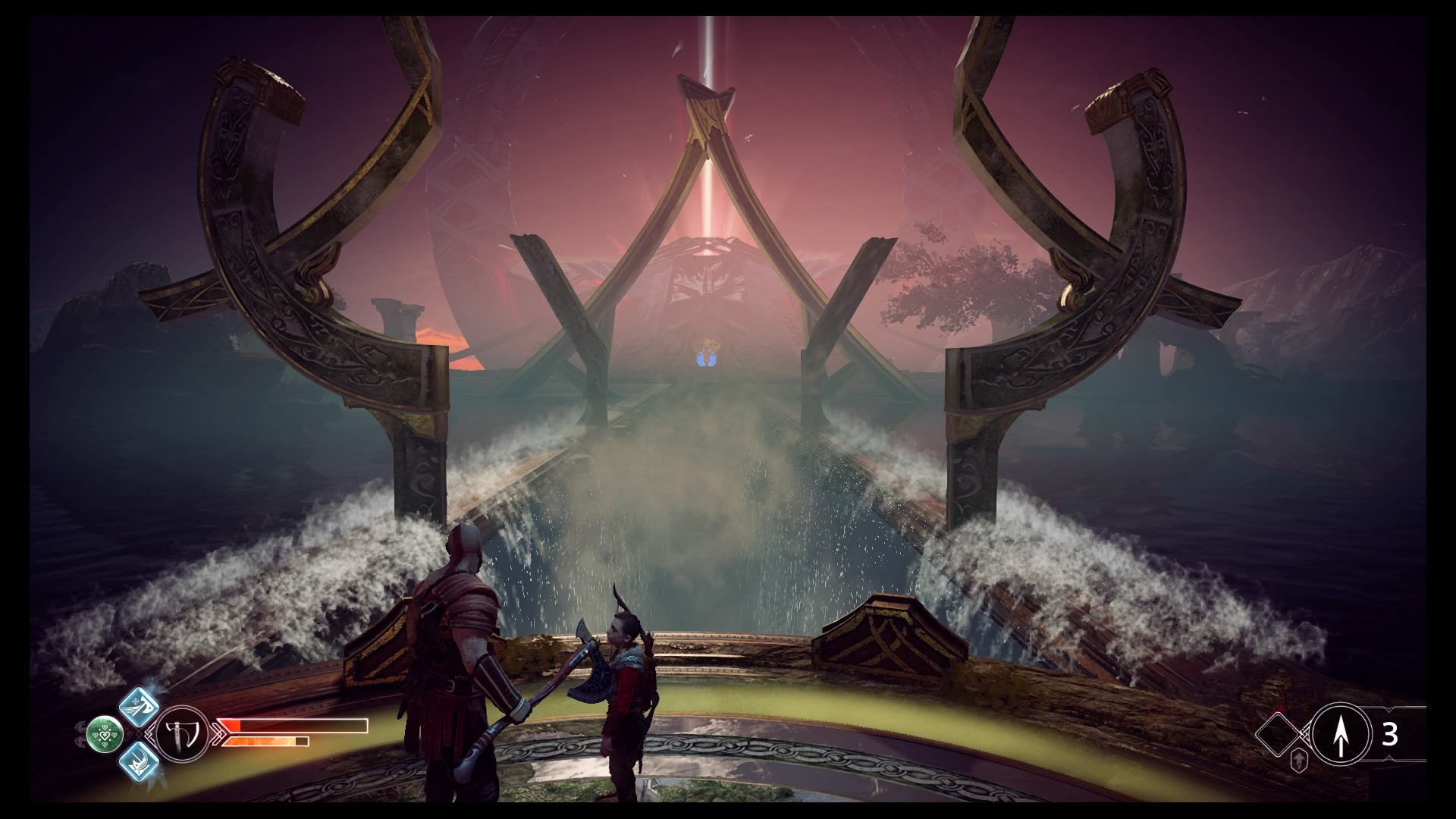Activate the upper frost axe runic attack
1456x819 pixels.
(x=140, y=707)
